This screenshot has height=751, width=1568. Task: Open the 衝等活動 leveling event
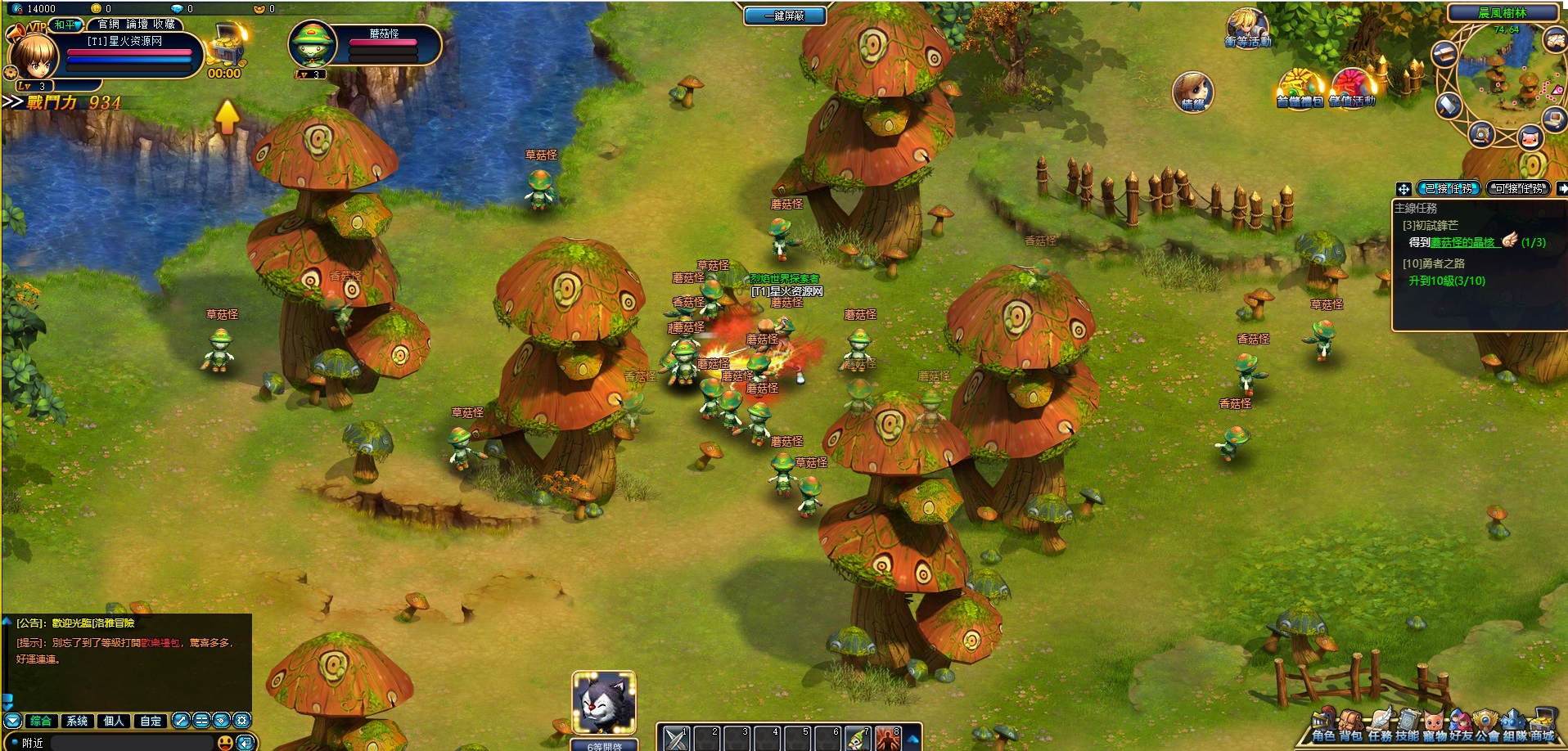tap(1247, 29)
